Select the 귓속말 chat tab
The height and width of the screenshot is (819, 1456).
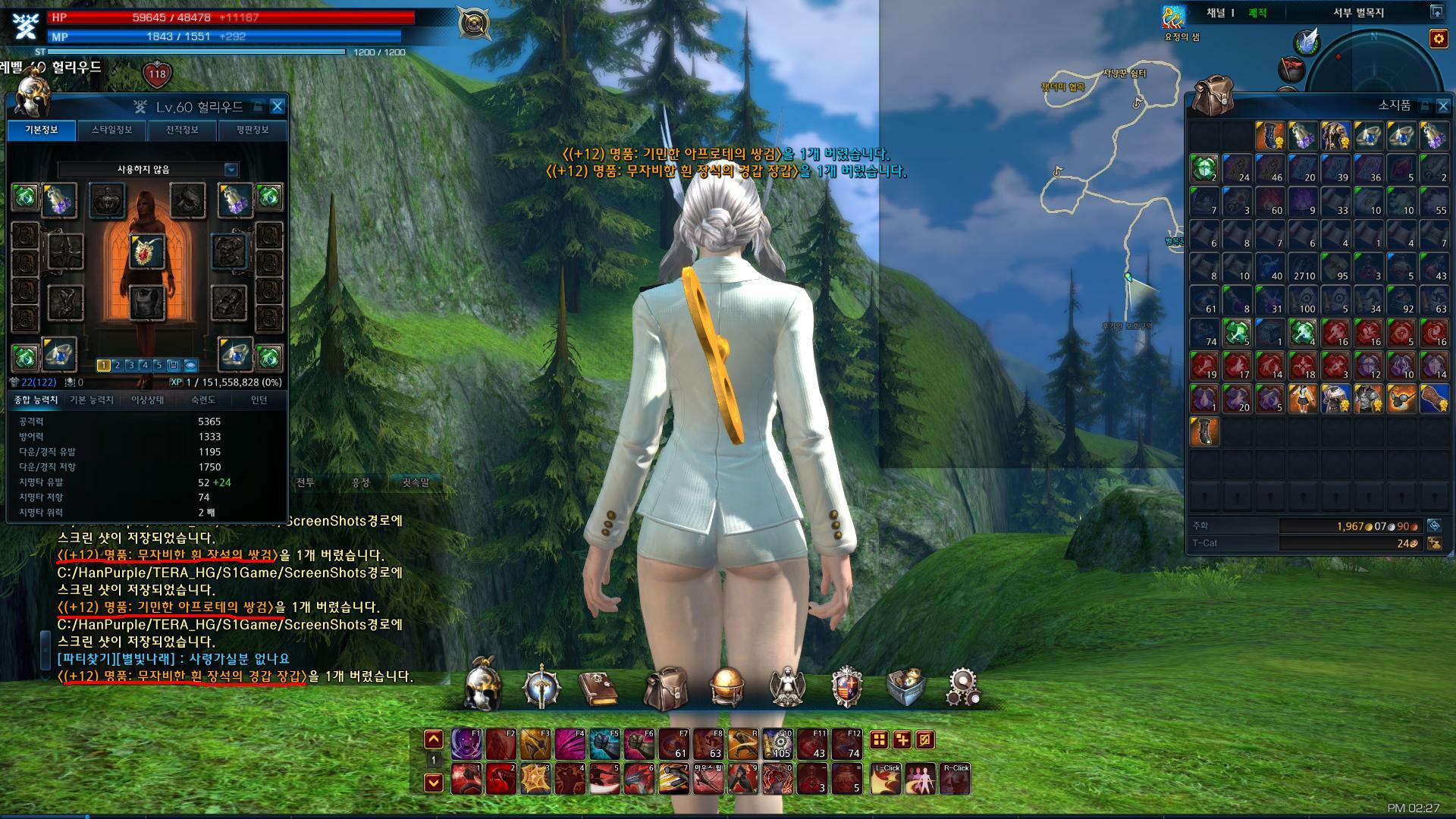pos(415,482)
